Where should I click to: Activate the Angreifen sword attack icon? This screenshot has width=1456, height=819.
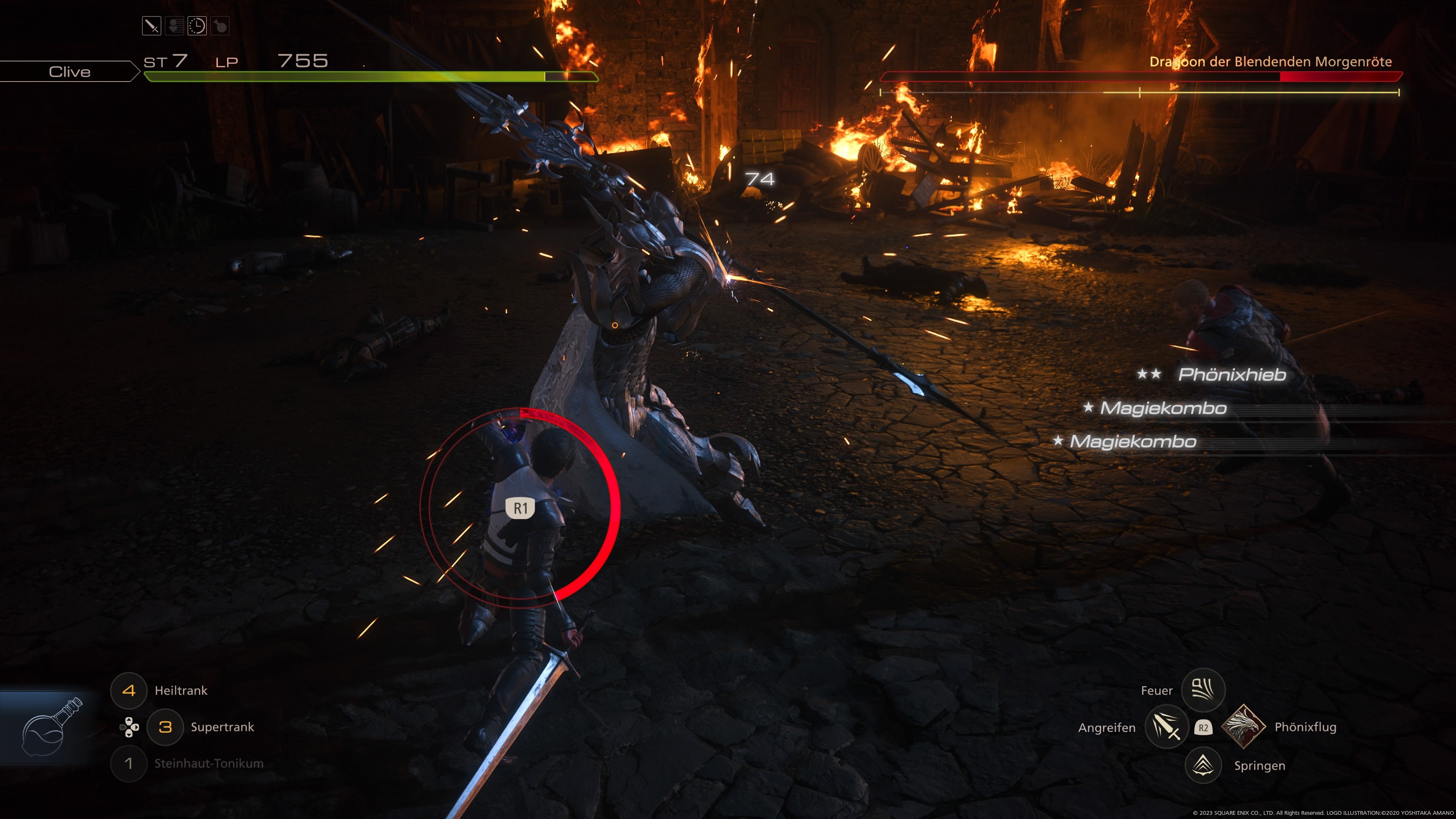[x=1166, y=727]
